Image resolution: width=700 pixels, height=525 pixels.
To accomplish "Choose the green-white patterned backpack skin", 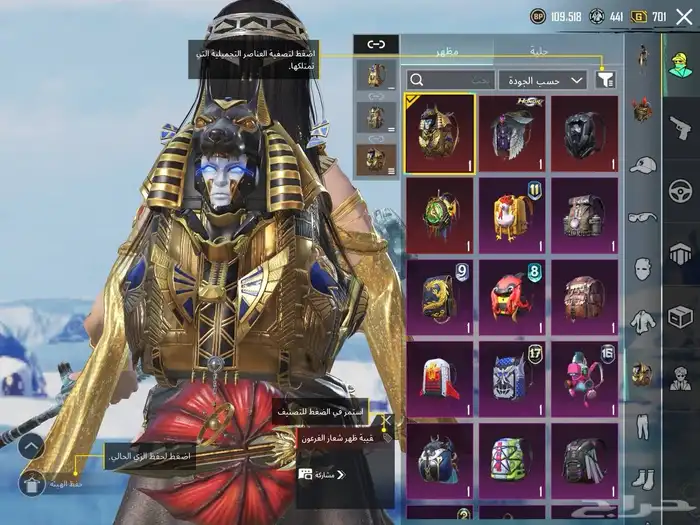I will pos(512,457).
